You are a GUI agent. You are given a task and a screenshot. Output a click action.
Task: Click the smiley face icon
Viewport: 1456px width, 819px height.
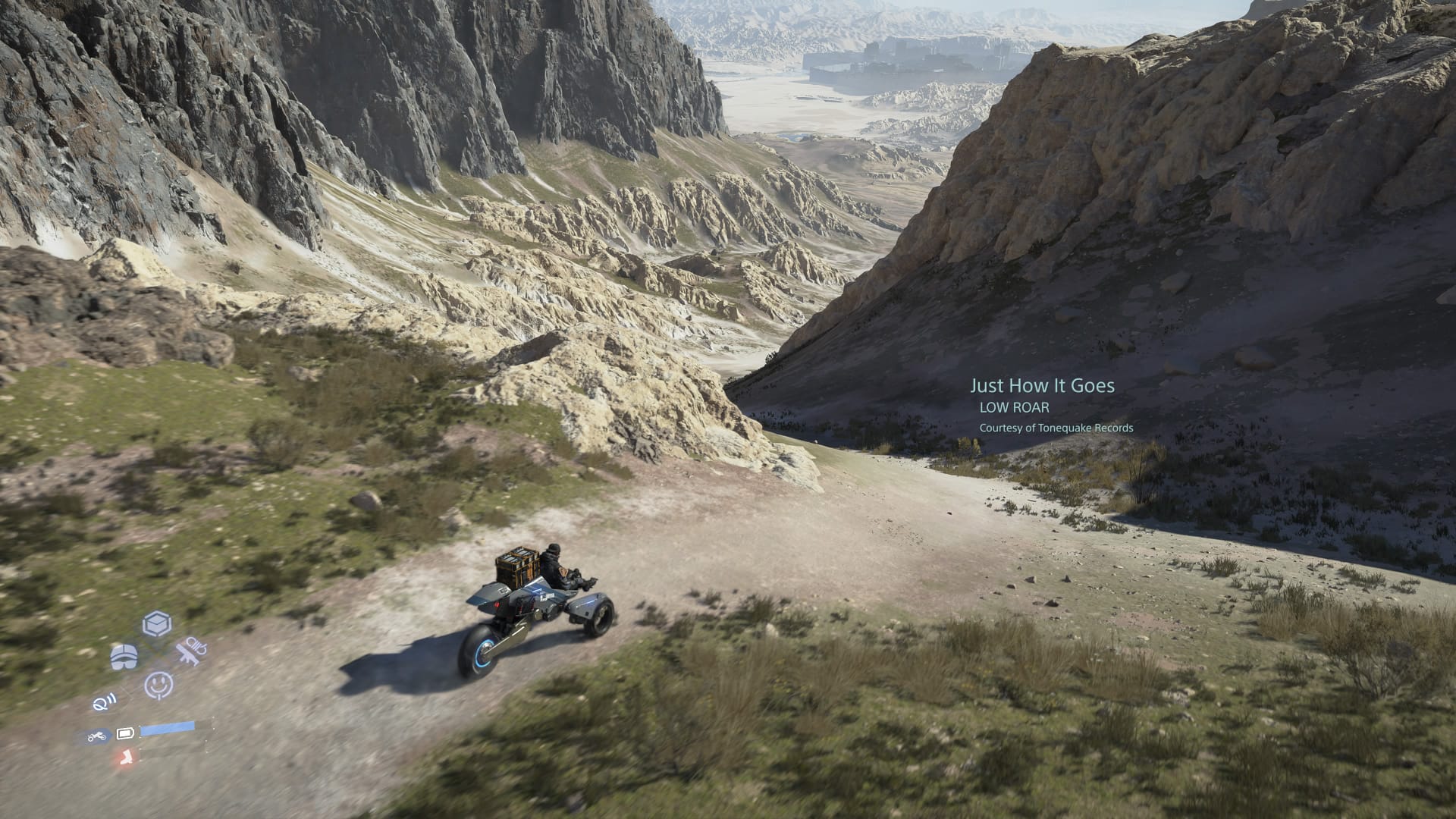click(x=158, y=685)
